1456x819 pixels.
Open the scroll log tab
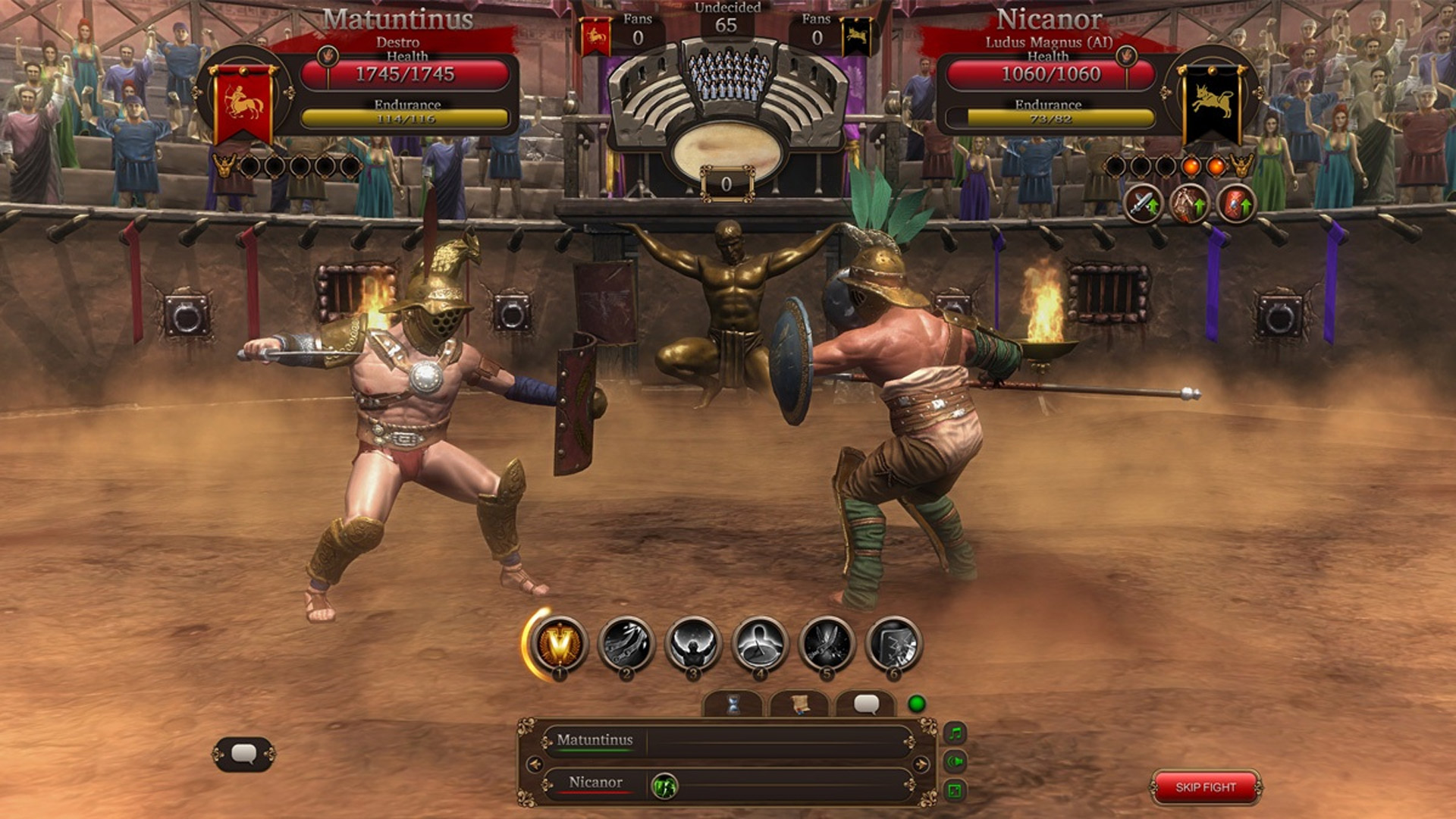(x=799, y=705)
